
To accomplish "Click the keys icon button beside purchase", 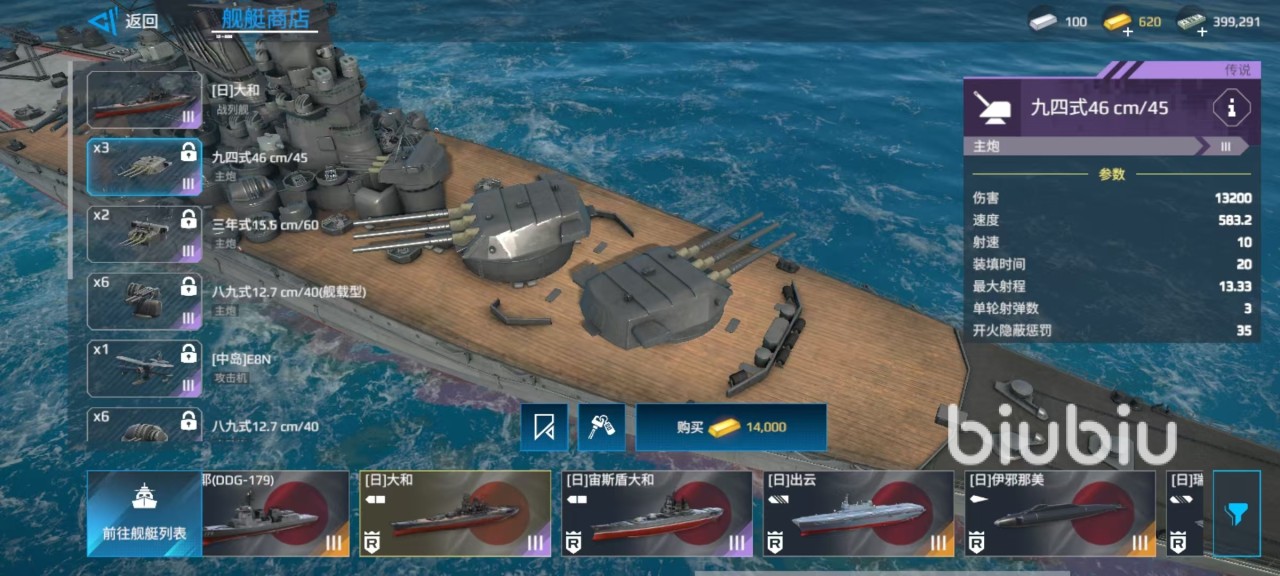I will (x=601, y=427).
